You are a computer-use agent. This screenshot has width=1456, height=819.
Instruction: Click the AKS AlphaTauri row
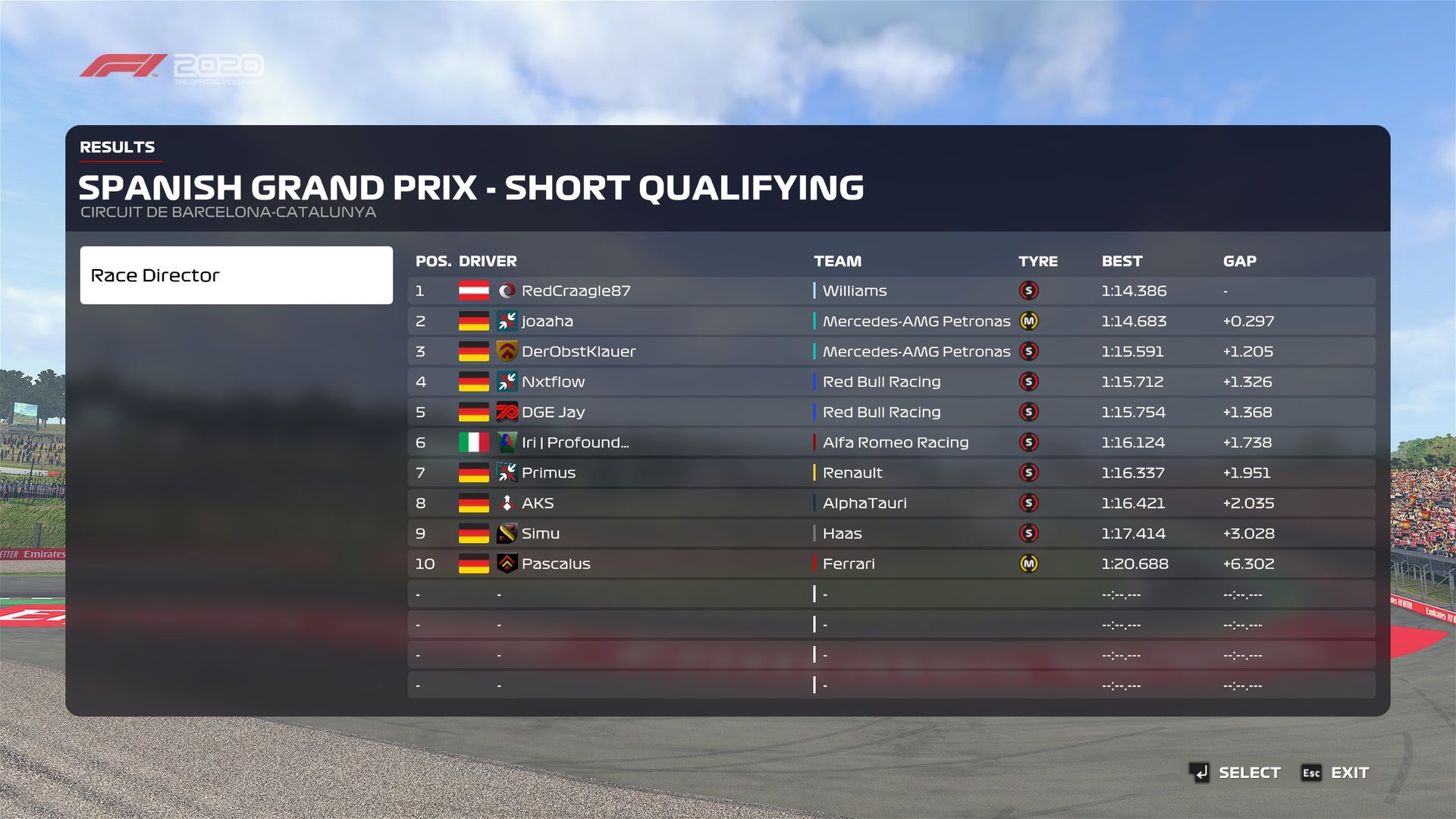click(x=891, y=504)
